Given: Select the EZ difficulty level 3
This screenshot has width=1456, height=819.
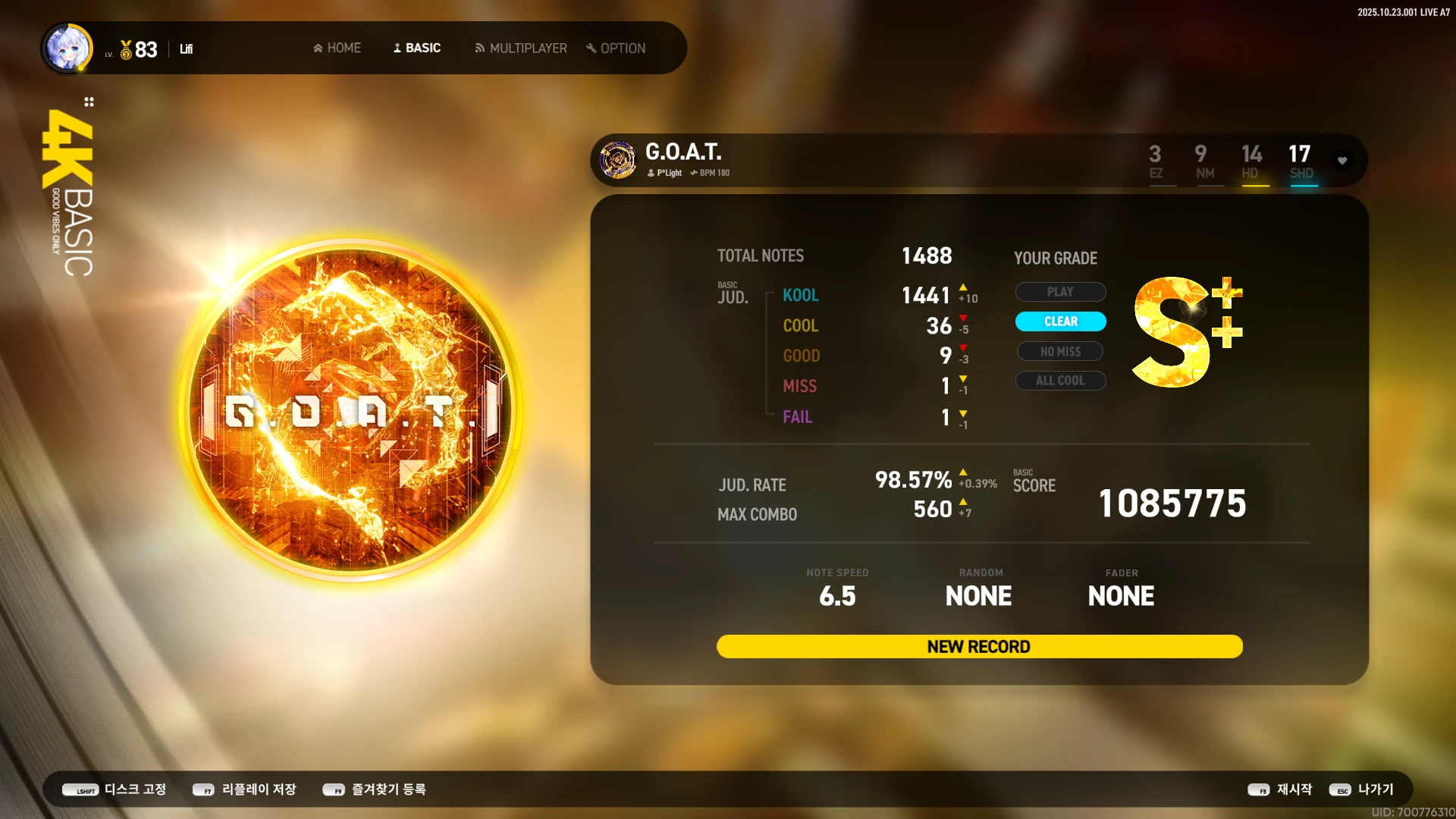Looking at the screenshot, I should tap(1155, 161).
